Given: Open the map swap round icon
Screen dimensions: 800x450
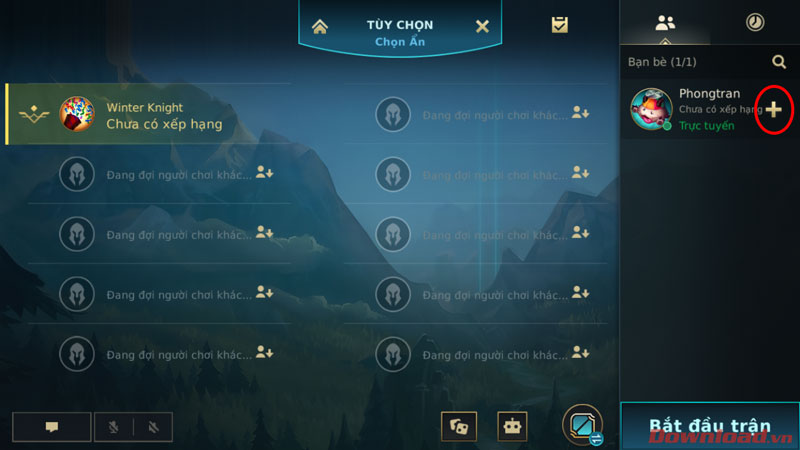Looking at the screenshot, I should (x=582, y=424).
